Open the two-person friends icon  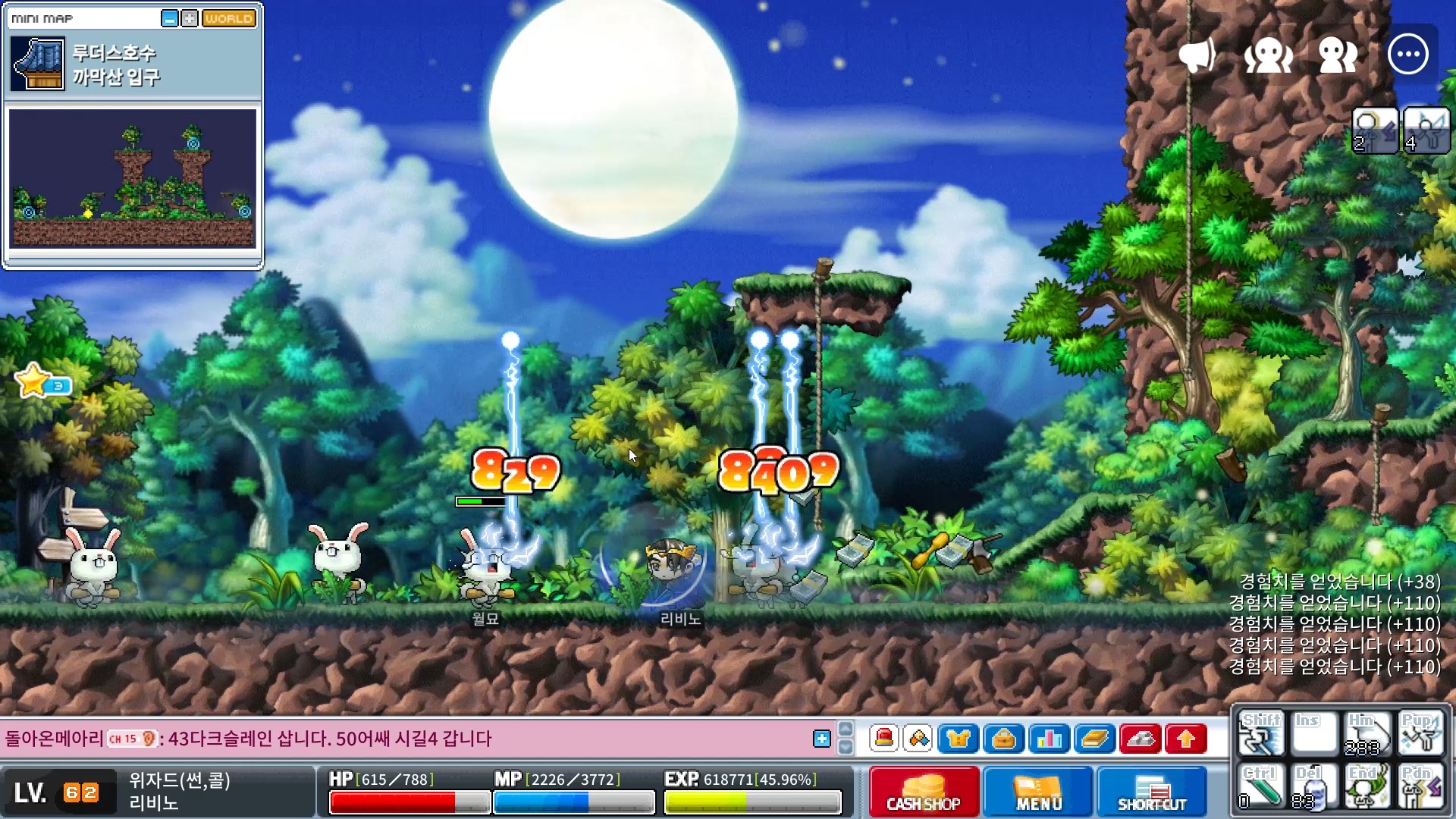coord(1338,55)
